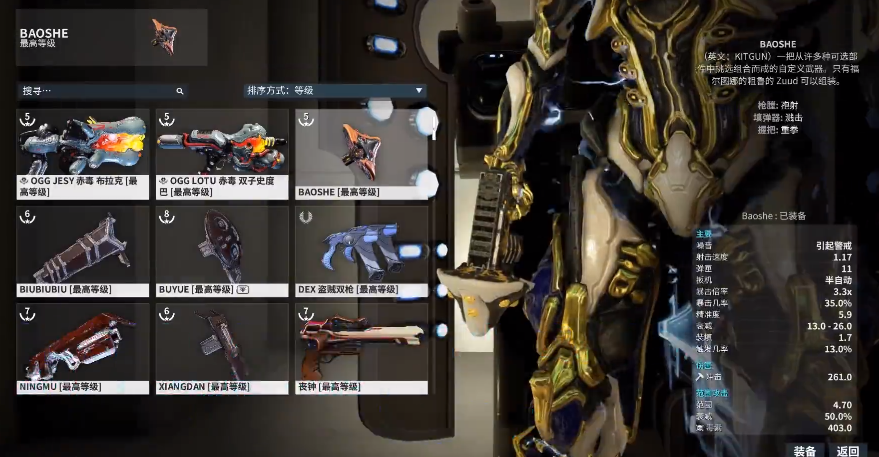
Task: Focus the 搜寻 search field
Action: 100,91
